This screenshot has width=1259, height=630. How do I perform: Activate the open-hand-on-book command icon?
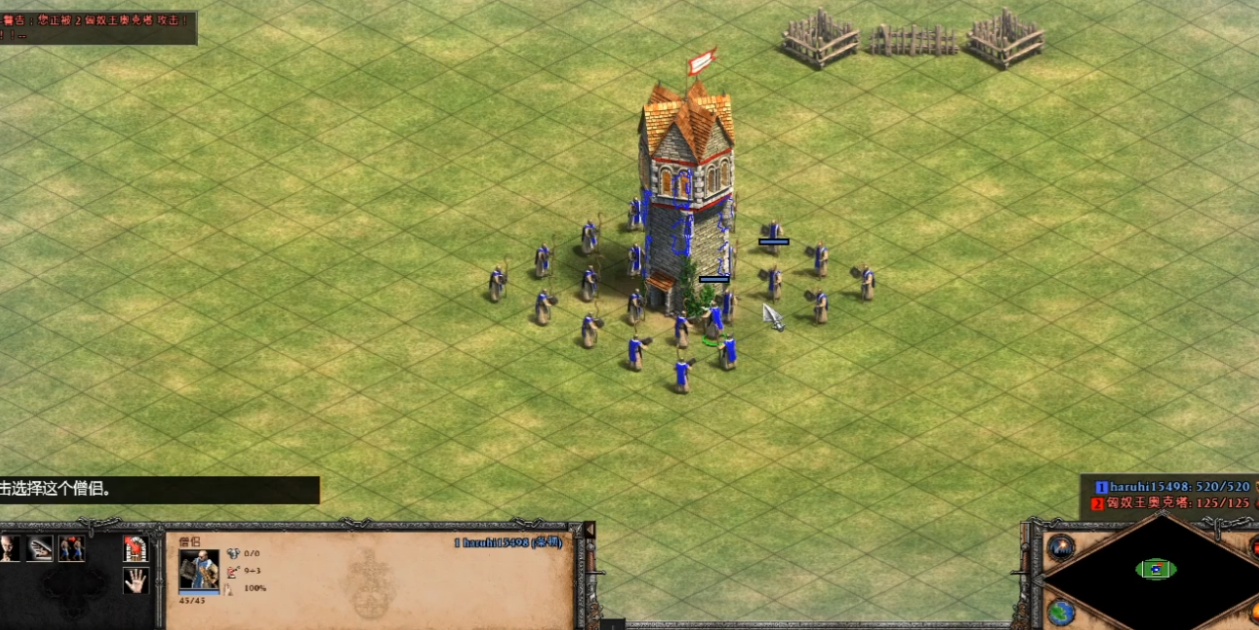coord(40,548)
